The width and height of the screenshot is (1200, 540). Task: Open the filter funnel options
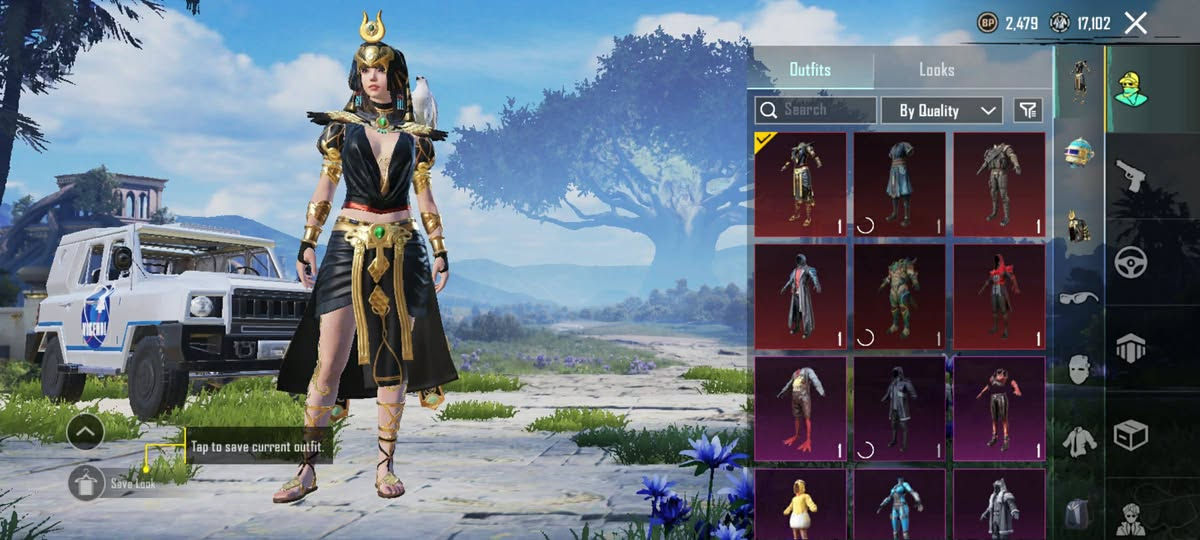[x=1028, y=110]
